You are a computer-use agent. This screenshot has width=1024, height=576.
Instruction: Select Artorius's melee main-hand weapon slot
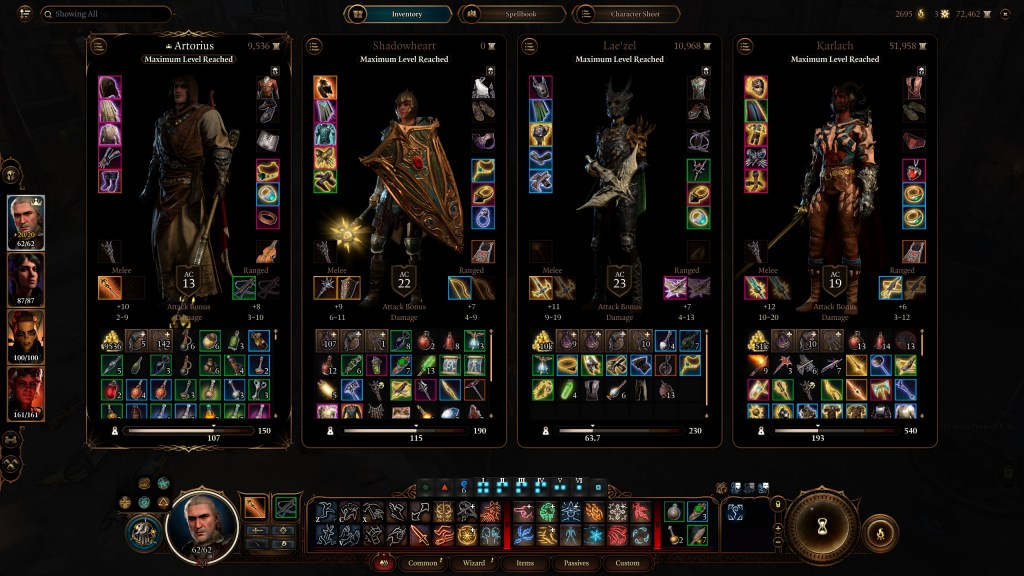(x=110, y=289)
